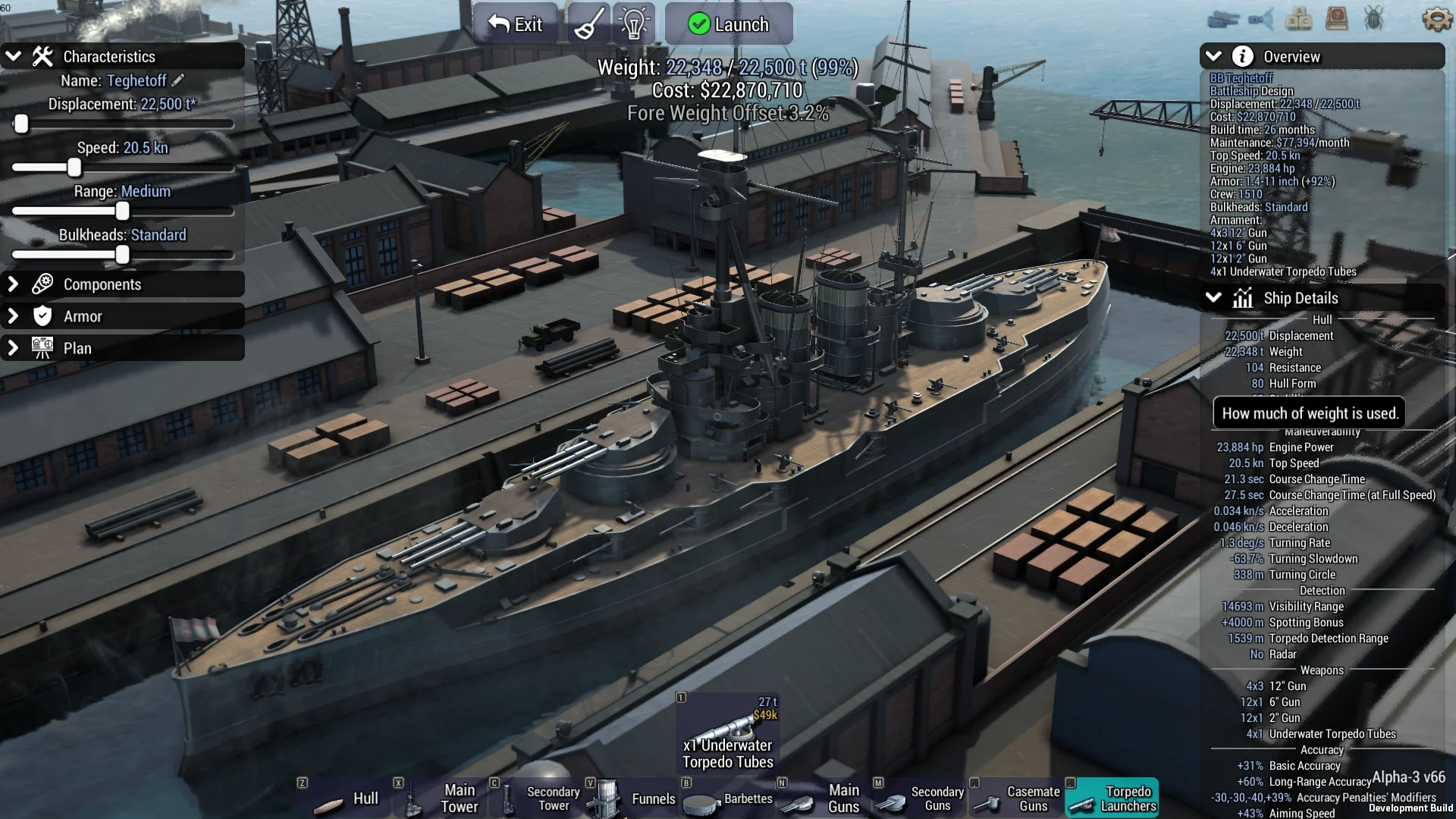Click the Bulkheads slider handle
The image size is (1456, 819).
(x=122, y=256)
